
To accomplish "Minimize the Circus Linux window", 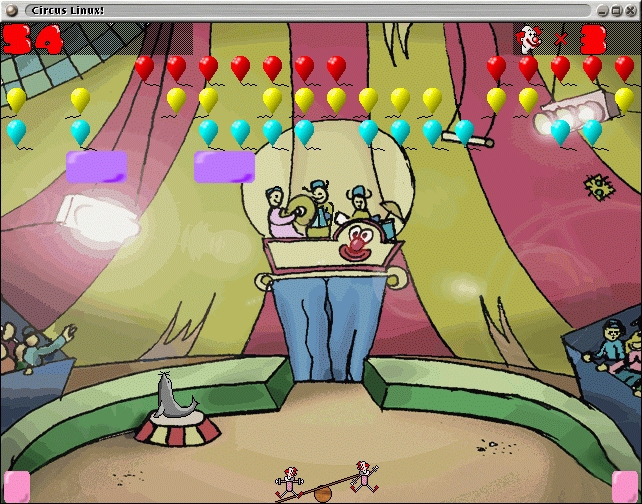I will point(603,9).
